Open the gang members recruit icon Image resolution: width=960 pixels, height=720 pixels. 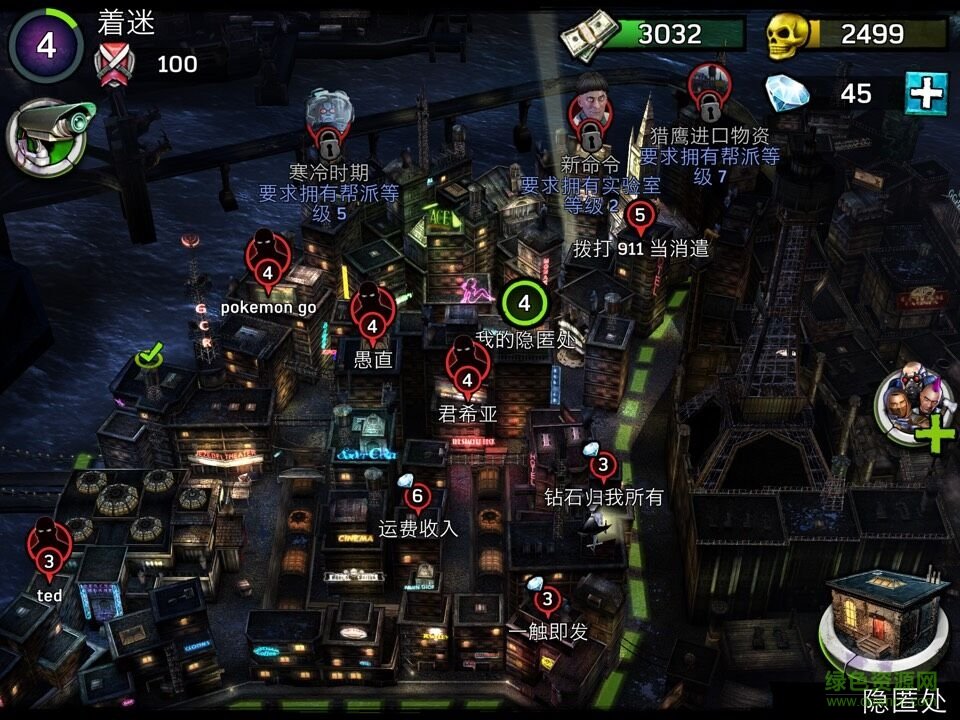[x=913, y=409]
